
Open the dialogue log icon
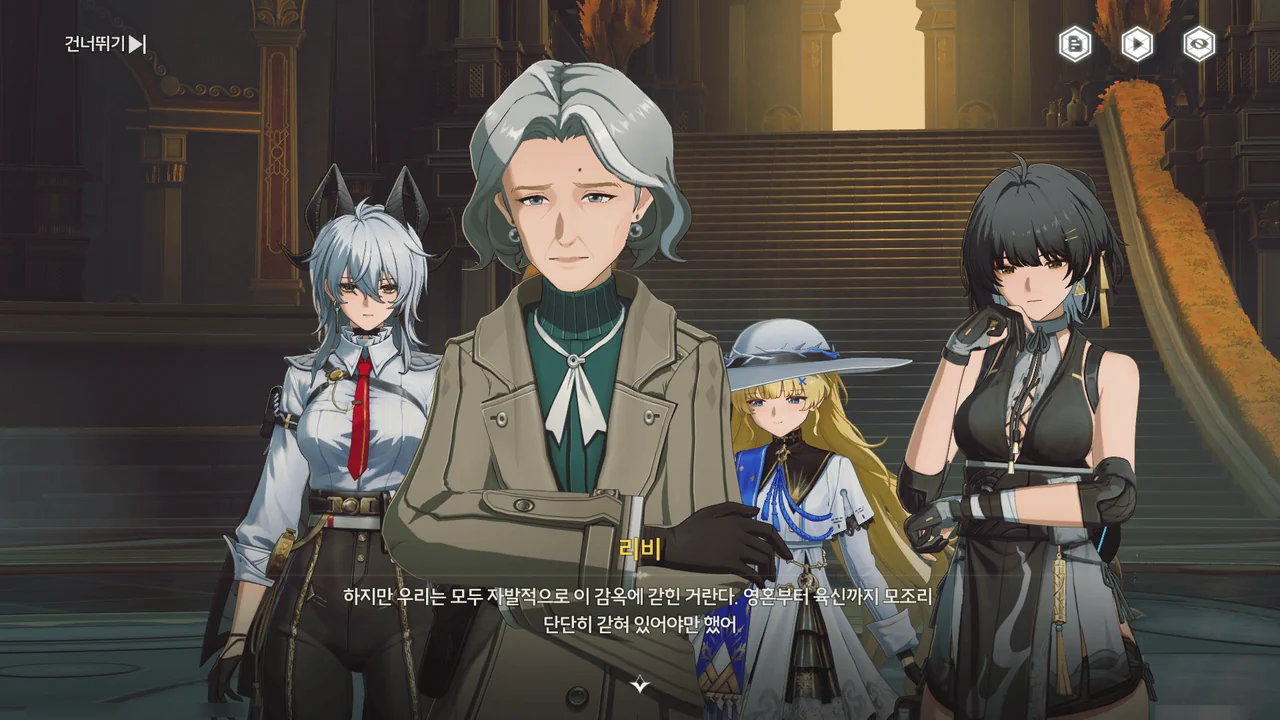[1075, 44]
